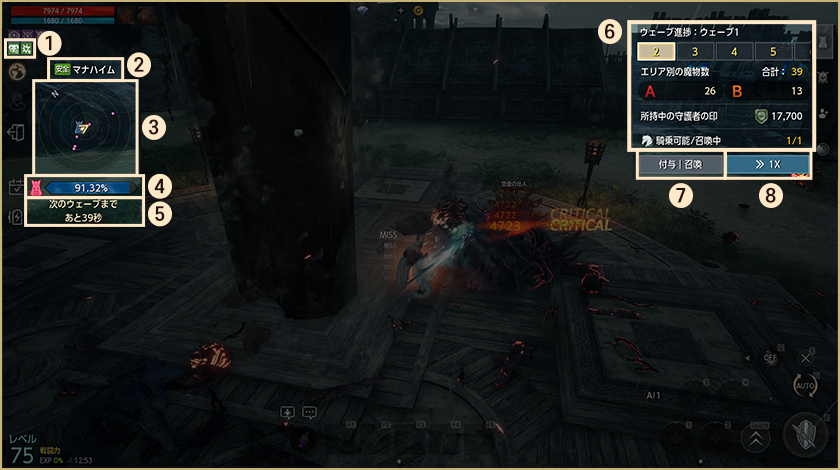Click the AI1 button
The height and width of the screenshot is (470, 840).
point(653,396)
